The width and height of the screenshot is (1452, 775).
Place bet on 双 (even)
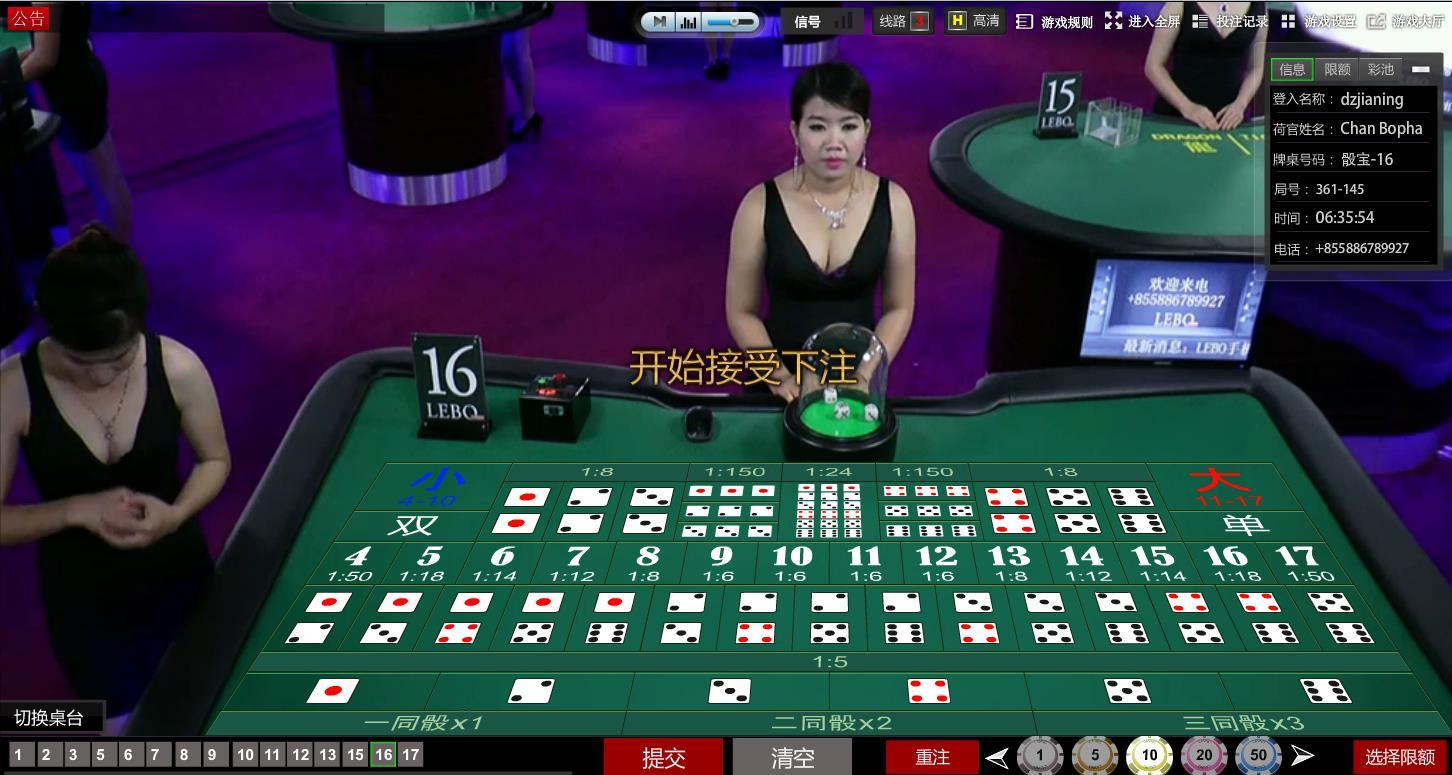(x=412, y=525)
